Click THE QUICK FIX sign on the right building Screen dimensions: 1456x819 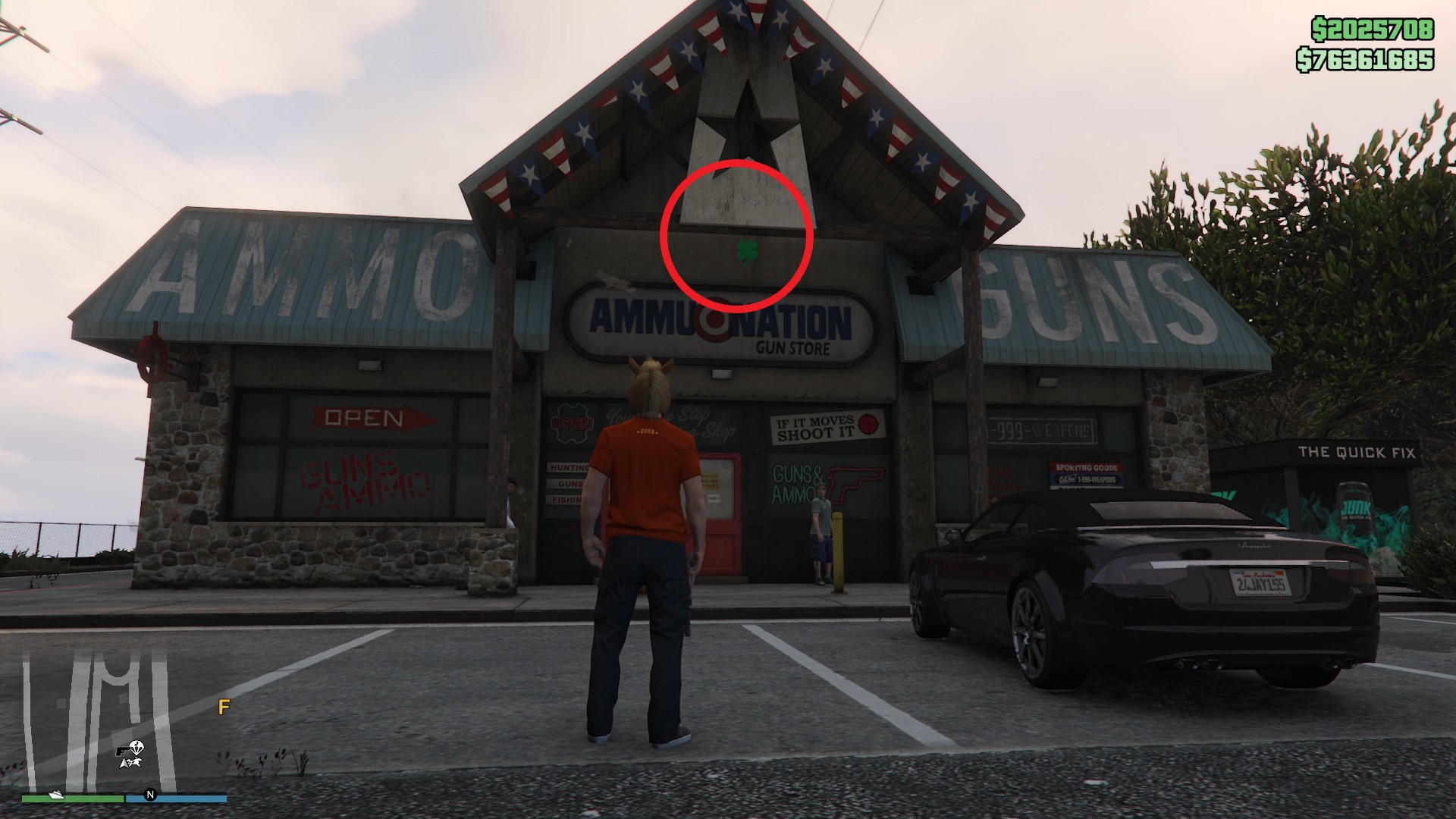(1357, 450)
